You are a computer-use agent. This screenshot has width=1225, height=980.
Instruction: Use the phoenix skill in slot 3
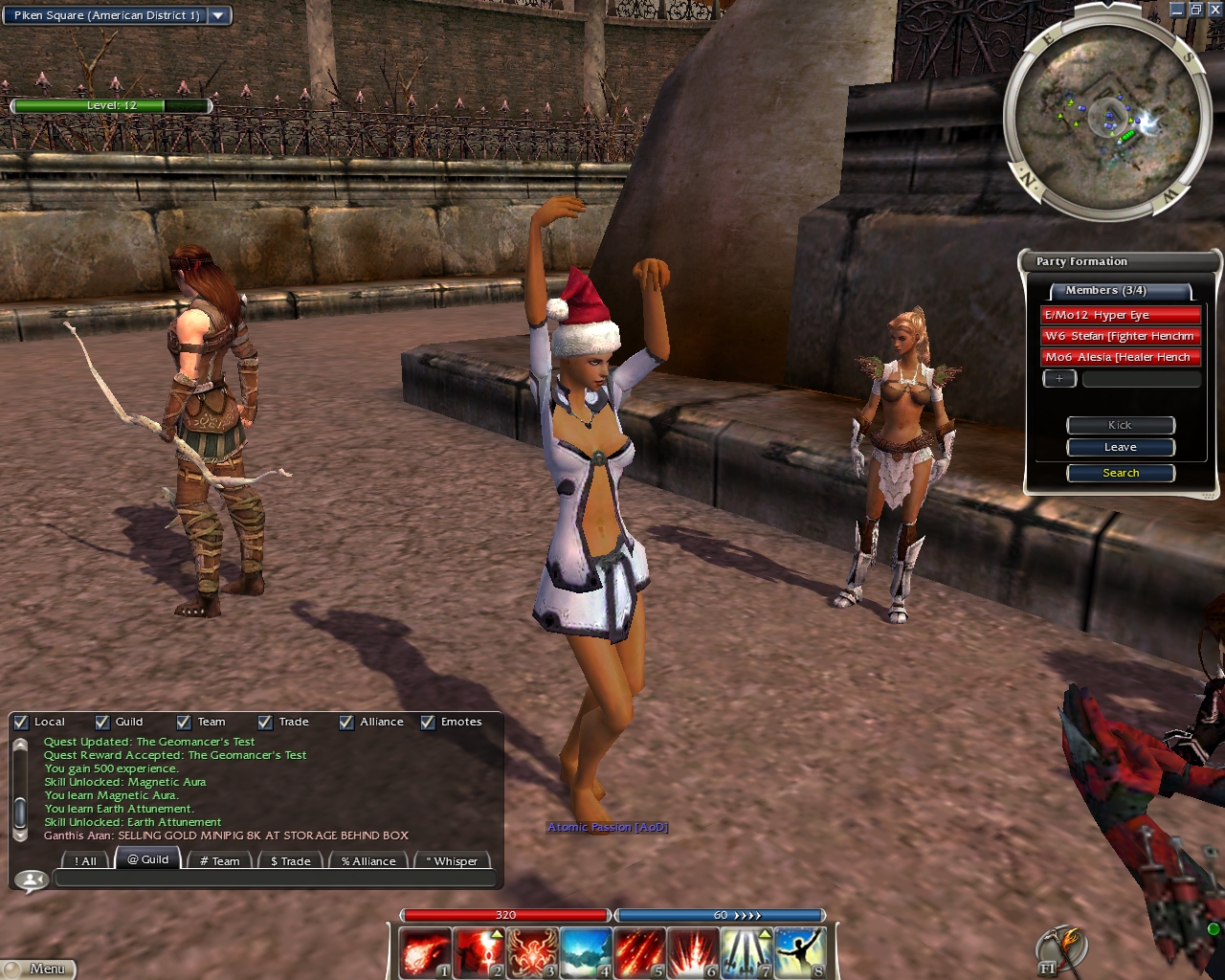[531, 953]
